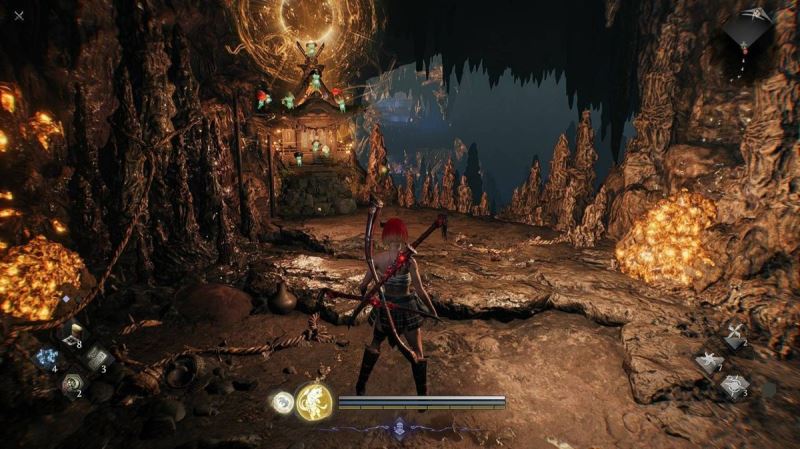Viewport: 800px width, 449px height.
Task: Choose the shuriken star ninjutsu slot
Action: [710, 361]
